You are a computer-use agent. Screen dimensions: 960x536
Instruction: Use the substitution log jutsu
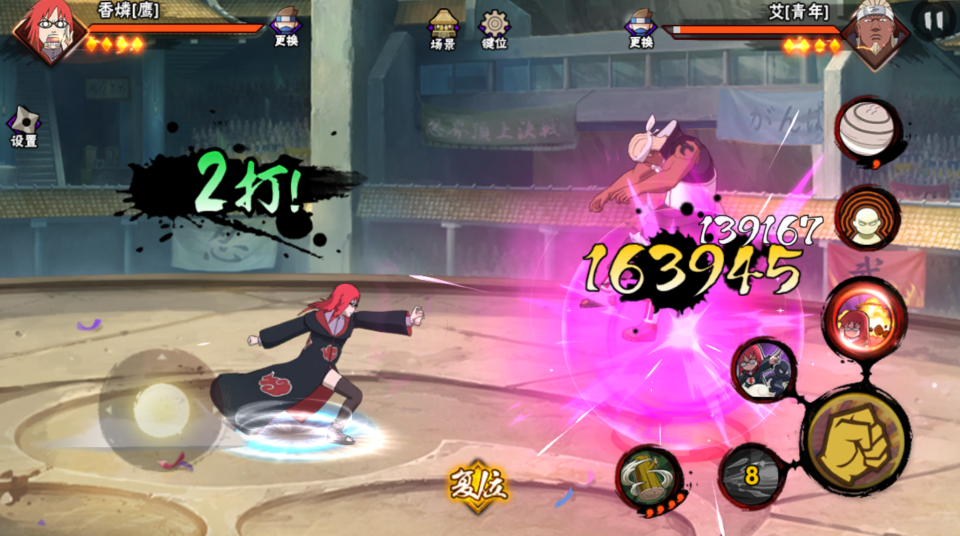click(x=649, y=478)
